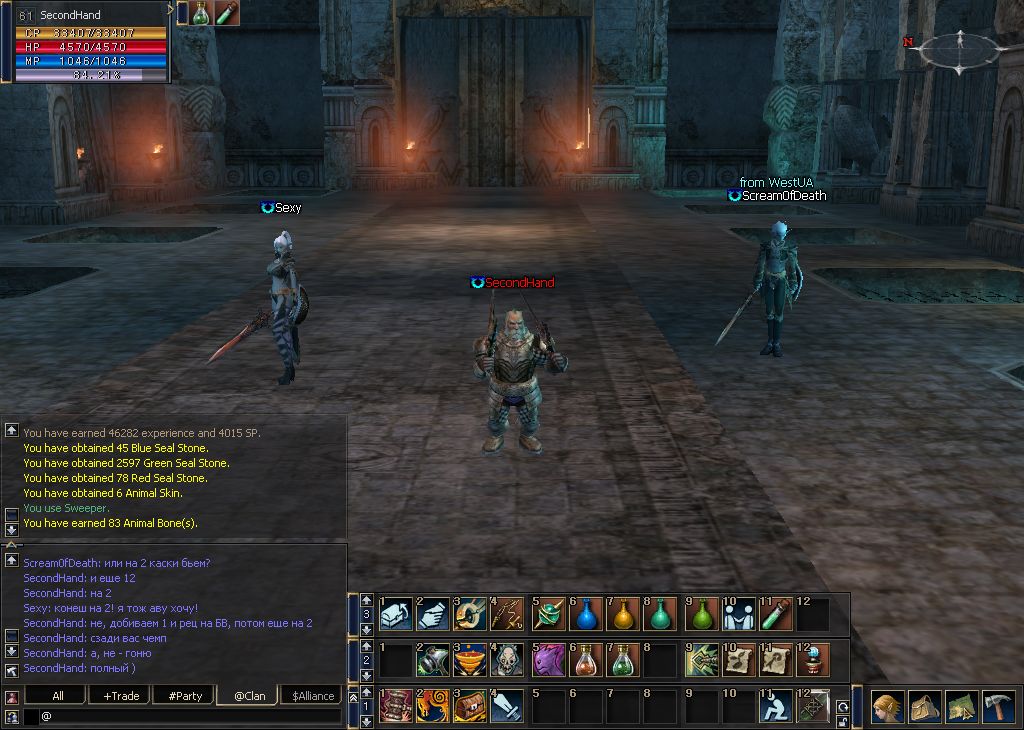
Task: Open the +Trade chat tab
Action: tap(121, 696)
